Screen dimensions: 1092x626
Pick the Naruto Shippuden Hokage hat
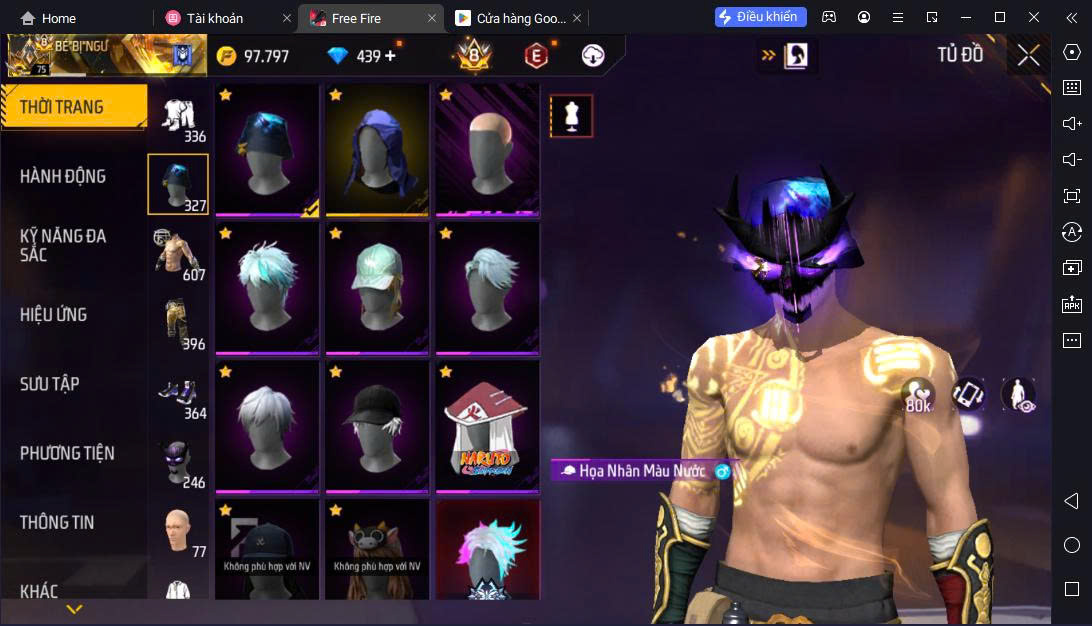487,425
